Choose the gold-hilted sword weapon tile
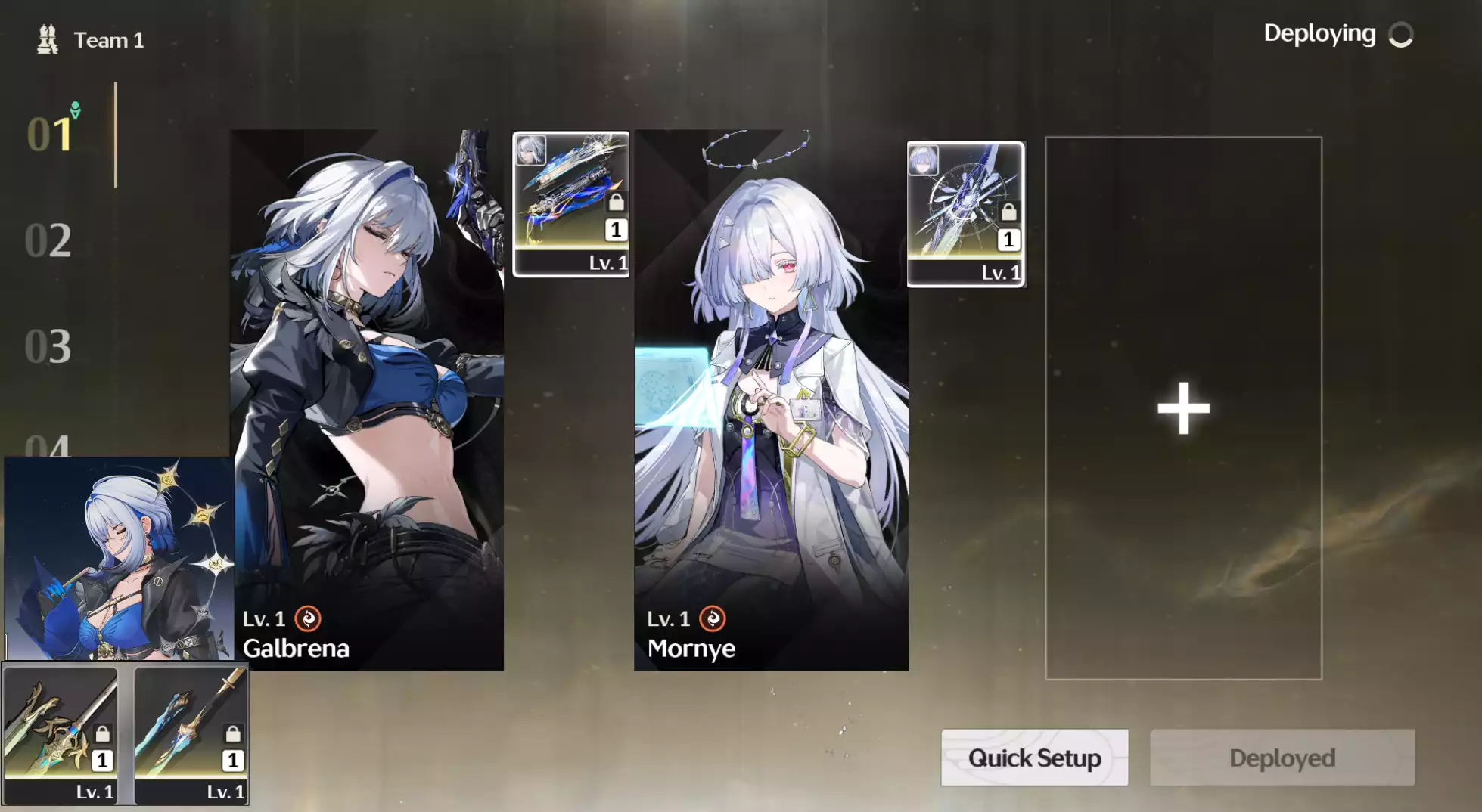This screenshot has width=1482, height=812. (61, 733)
